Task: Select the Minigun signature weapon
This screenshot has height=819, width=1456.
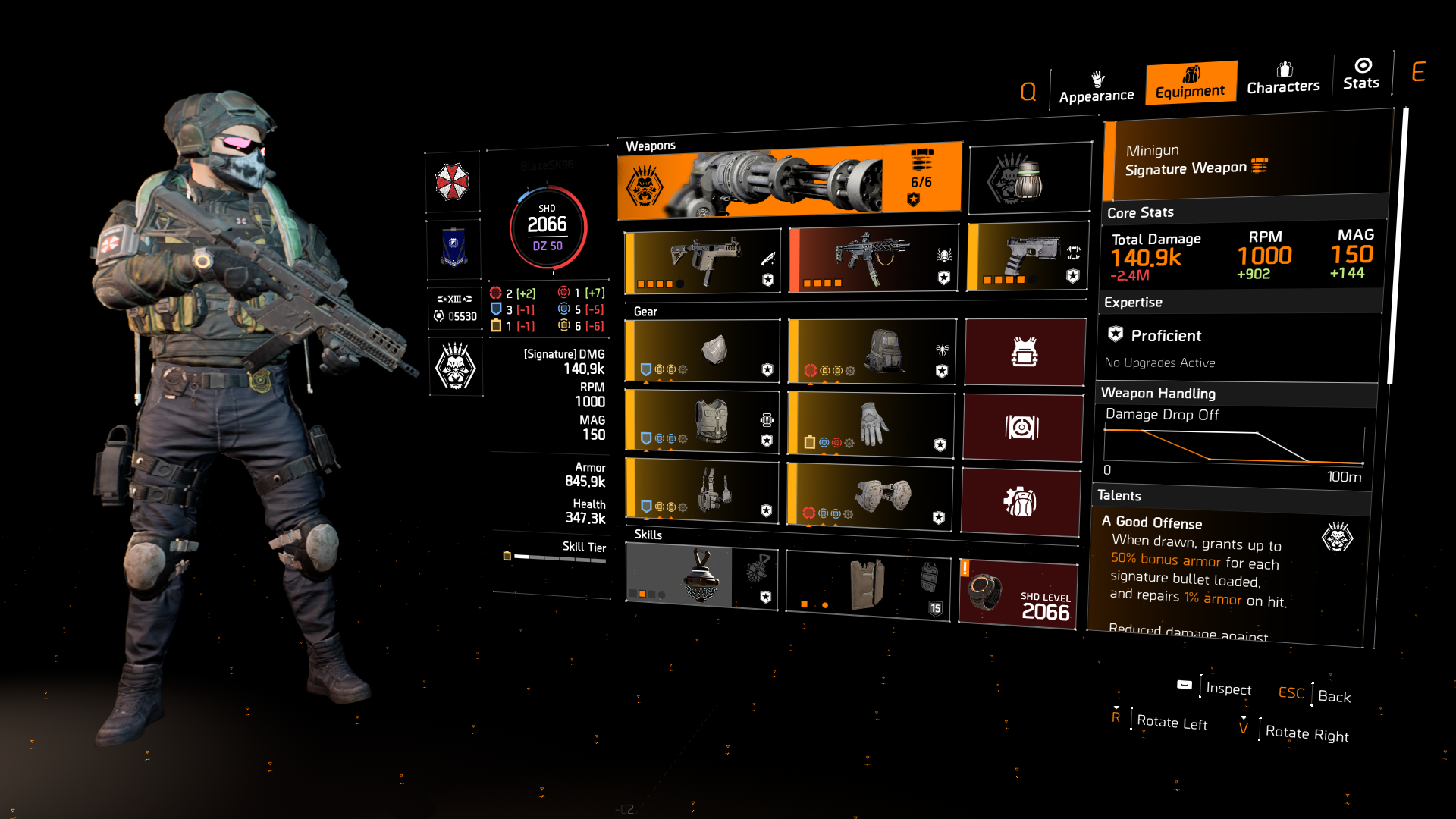Action: point(789,177)
